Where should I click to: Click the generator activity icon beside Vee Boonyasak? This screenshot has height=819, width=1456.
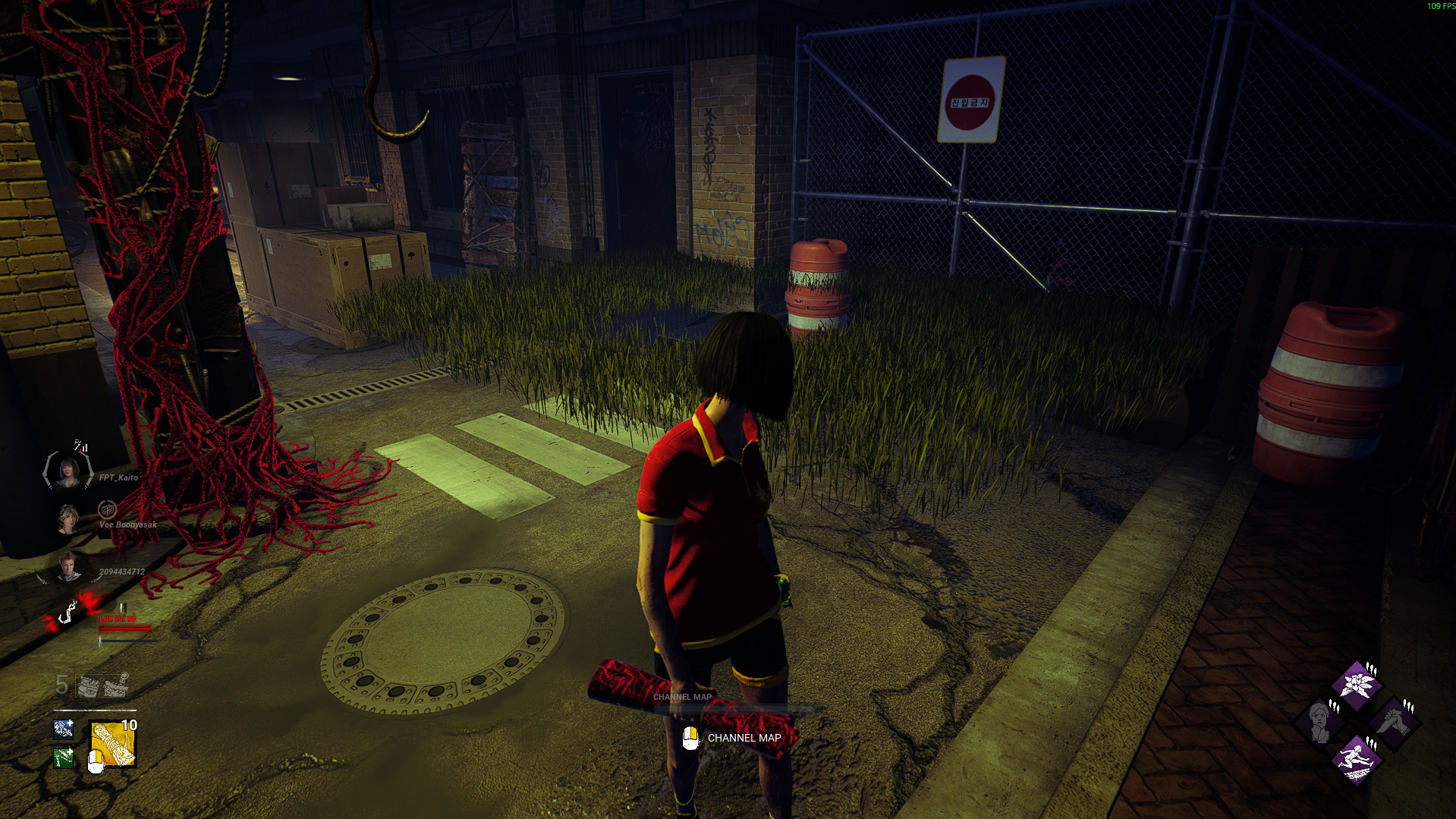tap(108, 509)
